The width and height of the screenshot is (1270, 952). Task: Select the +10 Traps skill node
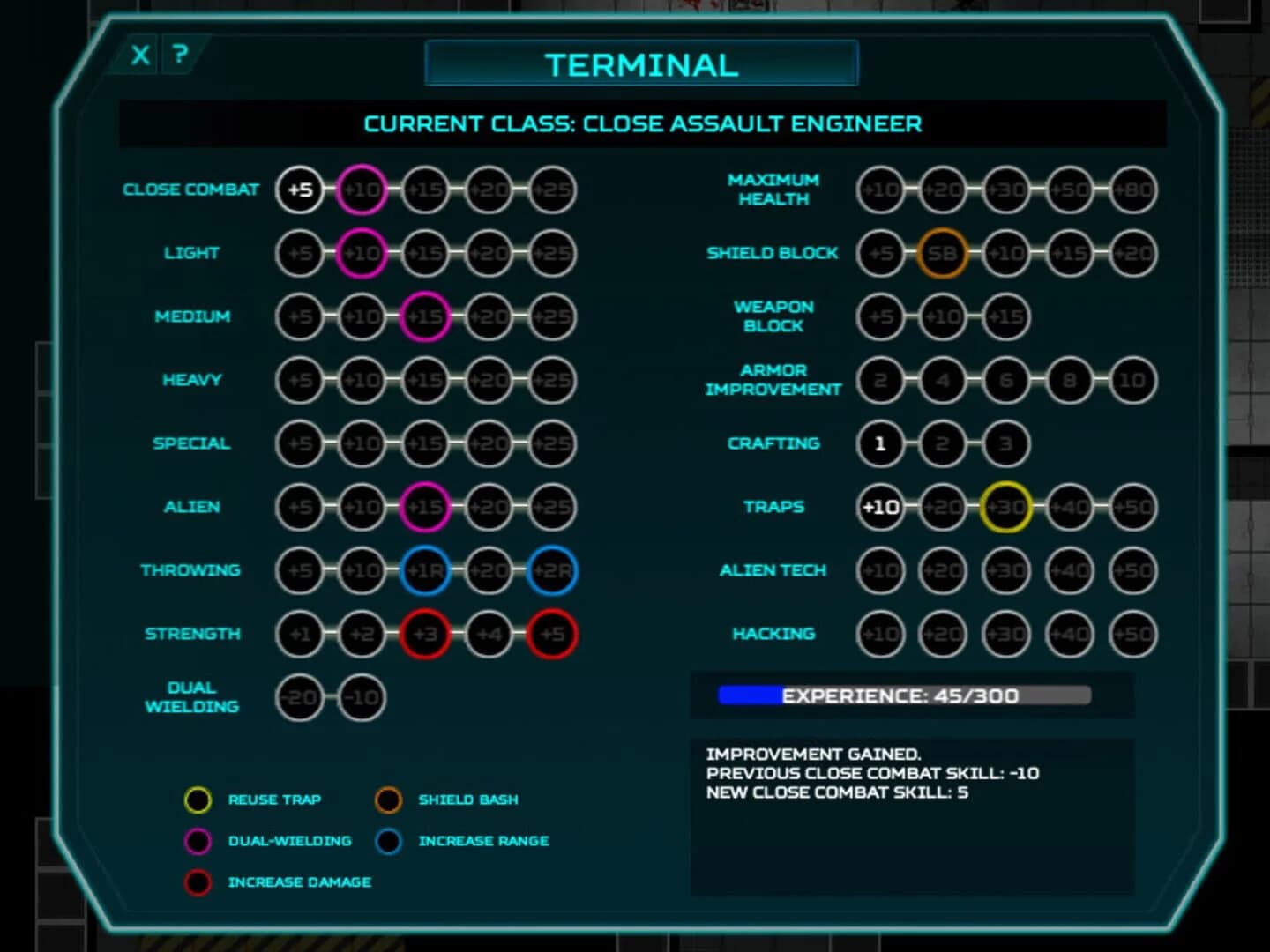click(880, 507)
